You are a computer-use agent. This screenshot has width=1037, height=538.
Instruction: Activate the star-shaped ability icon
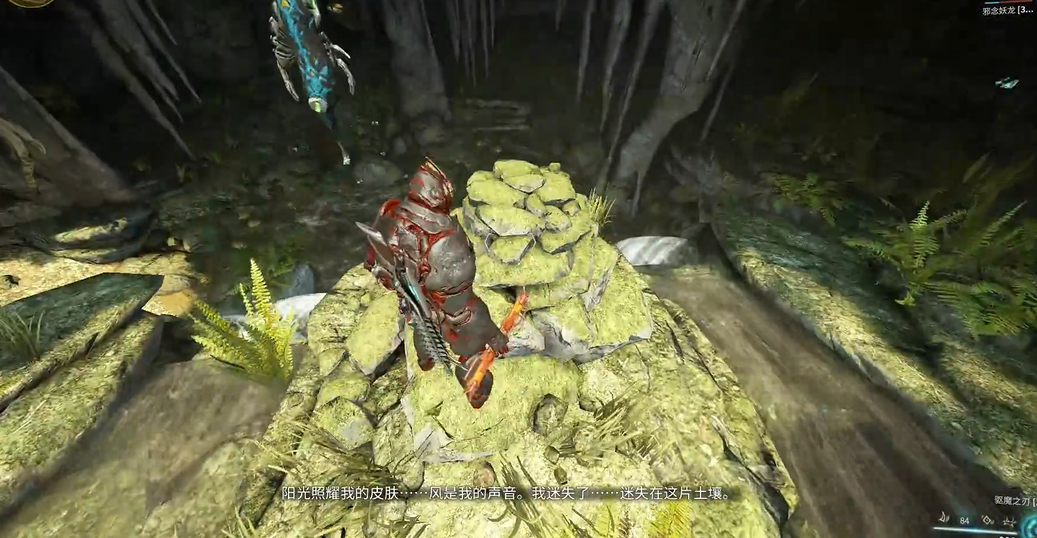[x=1008, y=522]
